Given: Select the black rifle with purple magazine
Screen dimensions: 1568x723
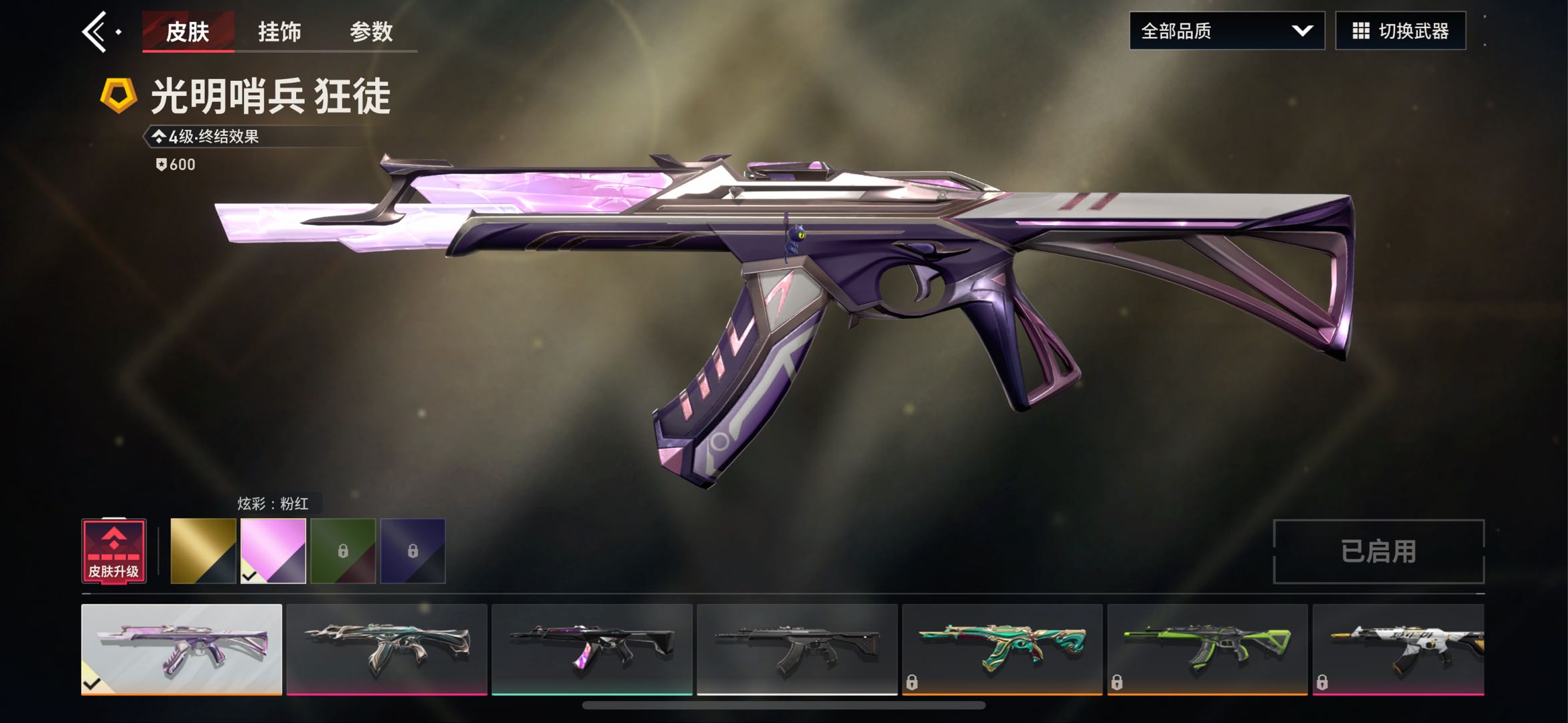Looking at the screenshot, I should coord(592,649).
